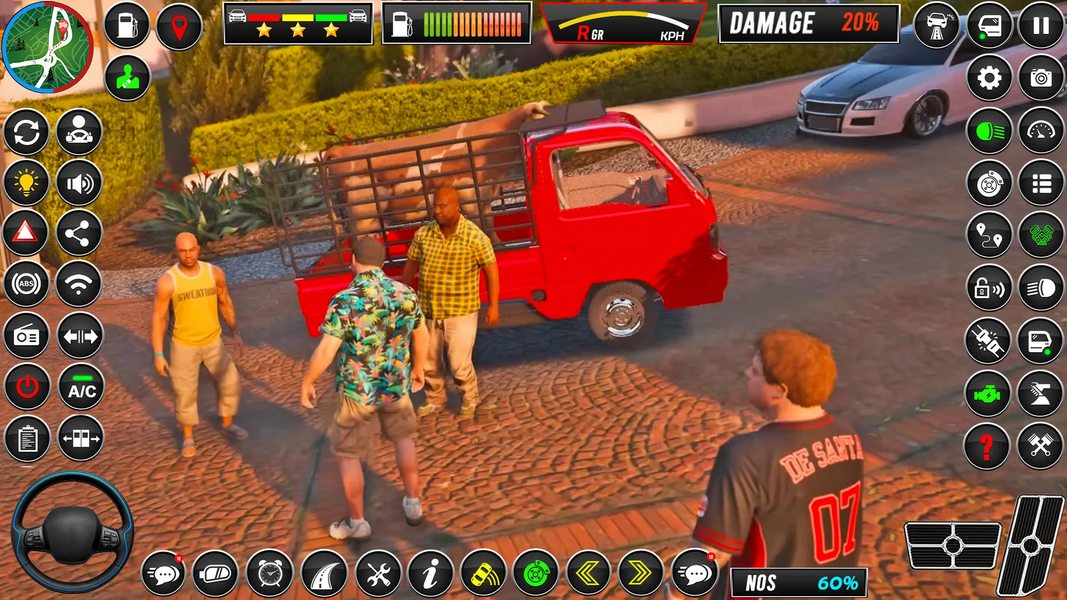
Task: Activate the left turn signal arrow
Action: point(588,573)
